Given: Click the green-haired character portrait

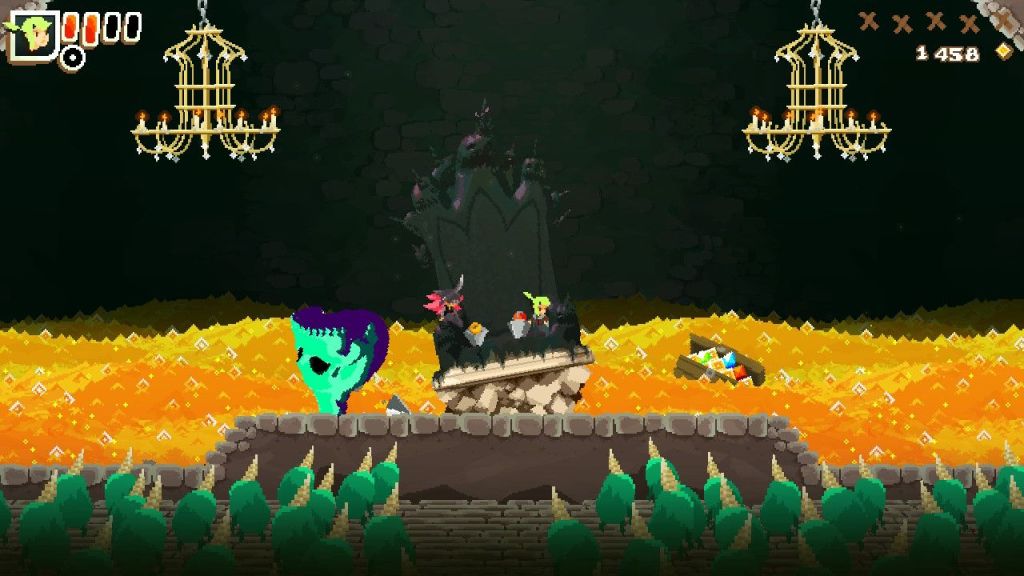Looking at the screenshot, I should pyautogui.click(x=34, y=35).
